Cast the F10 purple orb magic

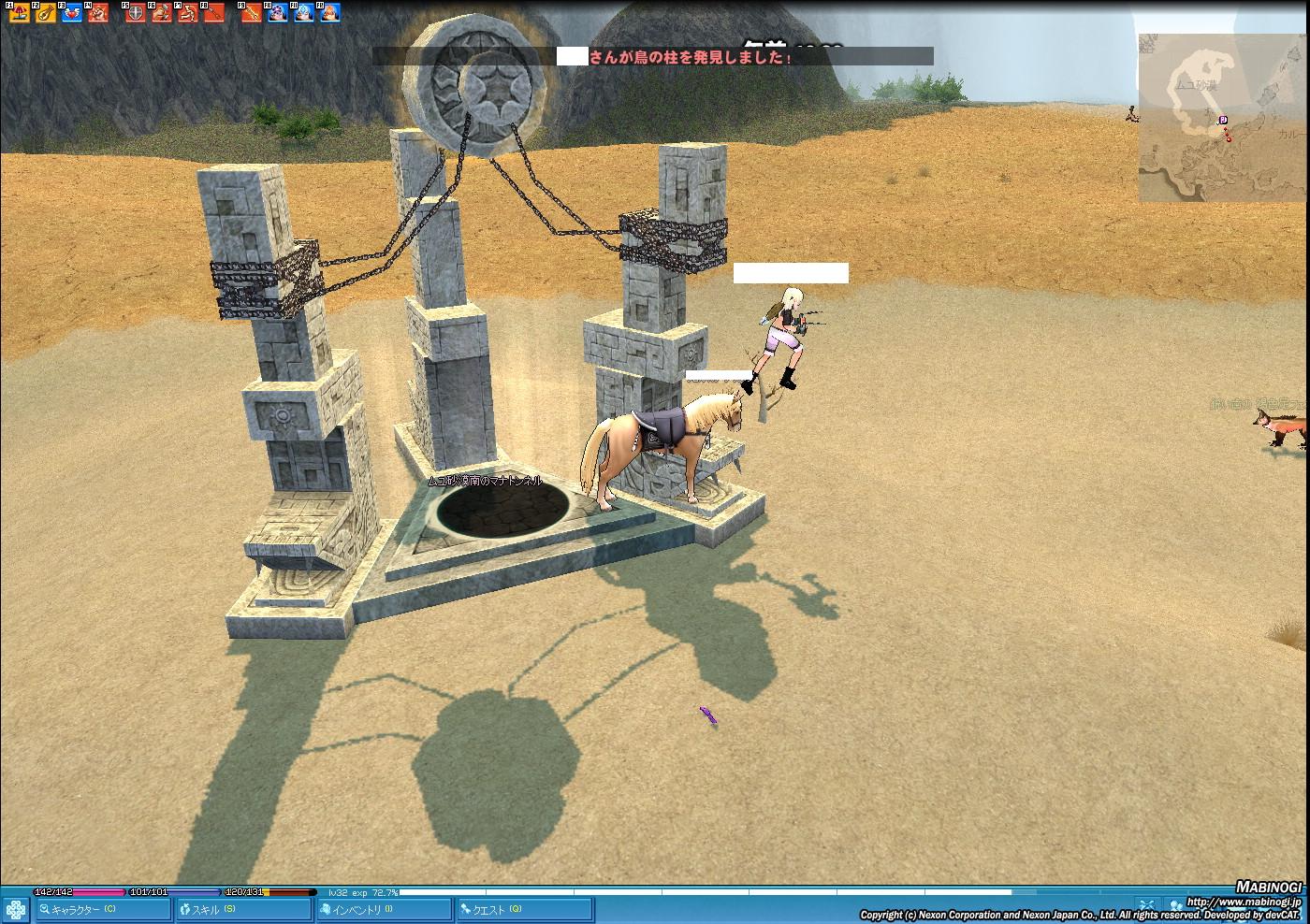tap(278, 13)
